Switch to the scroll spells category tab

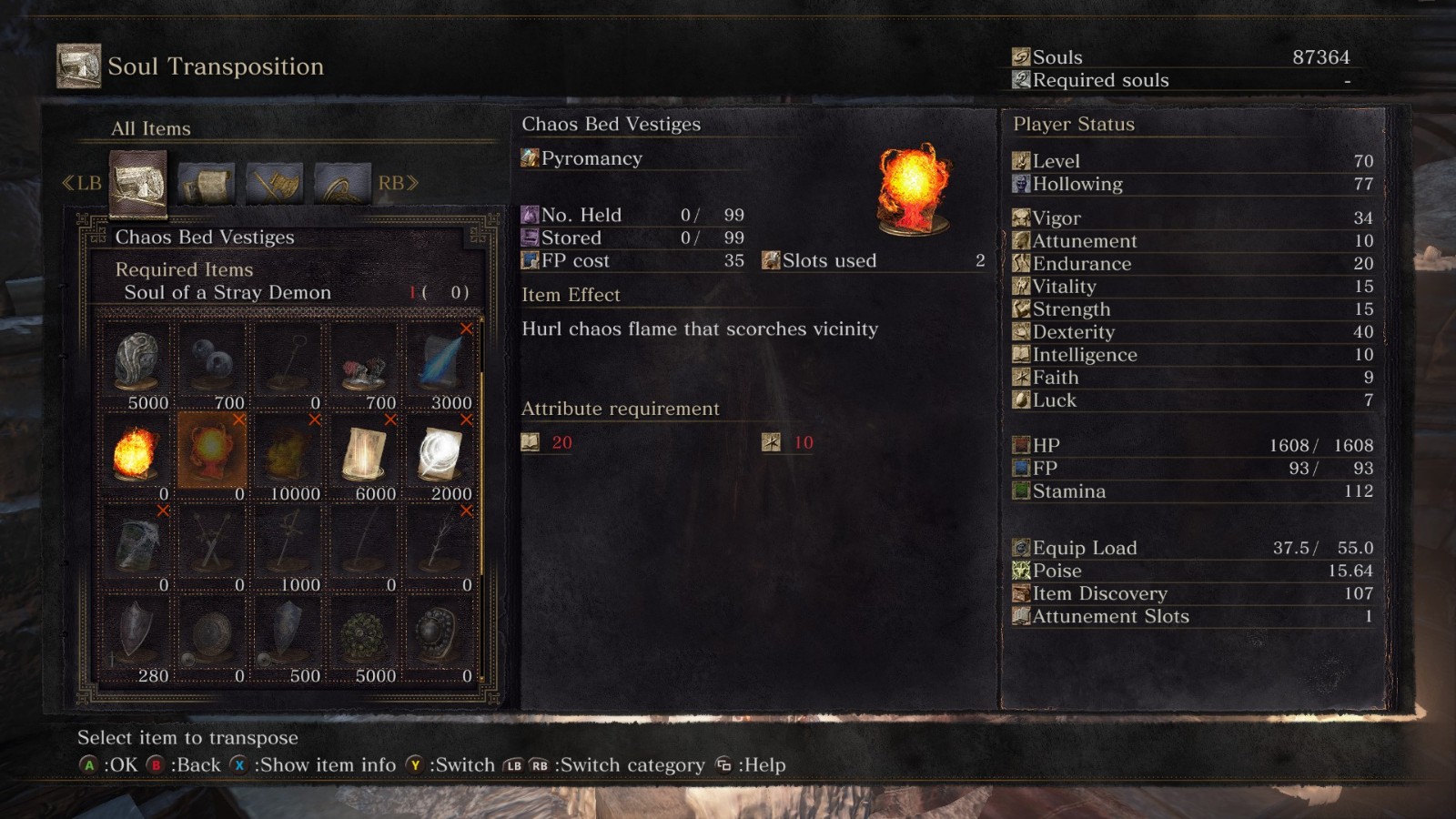click(x=207, y=184)
